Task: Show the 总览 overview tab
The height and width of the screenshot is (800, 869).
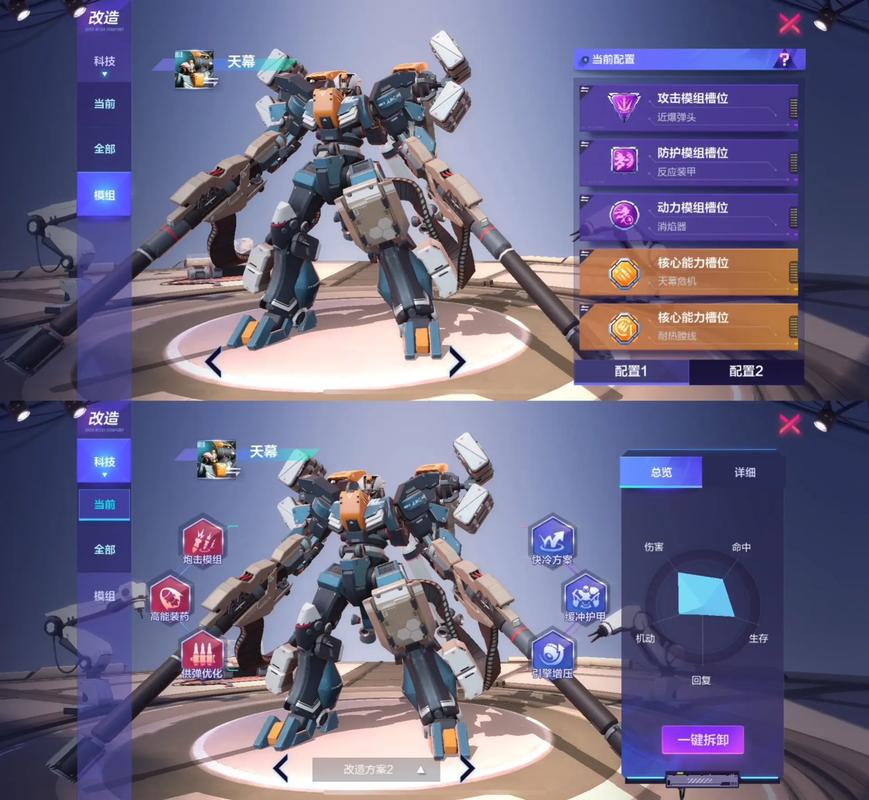Action: click(x=661, y=472)
